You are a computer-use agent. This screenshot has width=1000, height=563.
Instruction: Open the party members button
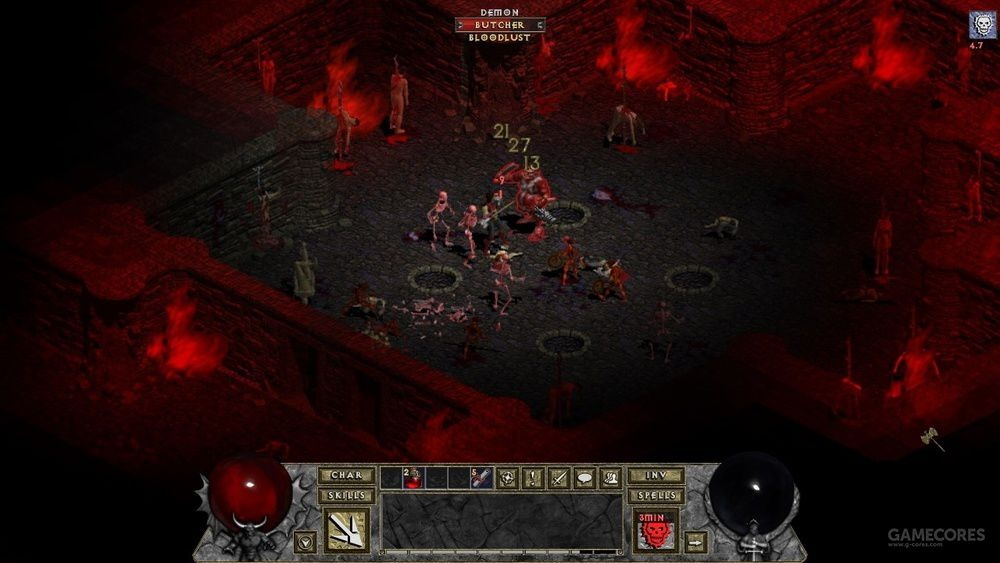[610, 478]
